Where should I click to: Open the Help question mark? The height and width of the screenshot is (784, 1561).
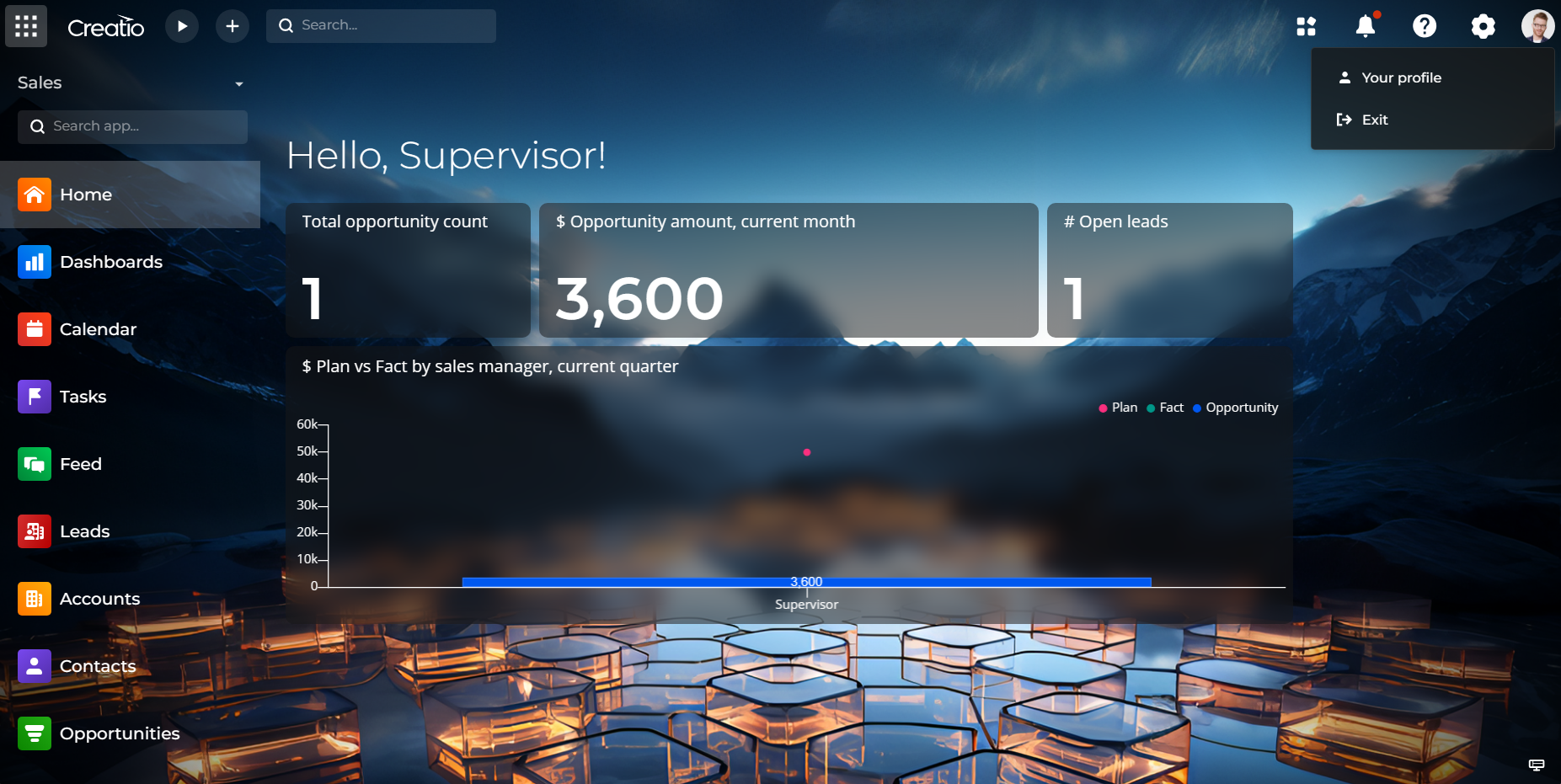[1425, 26]
